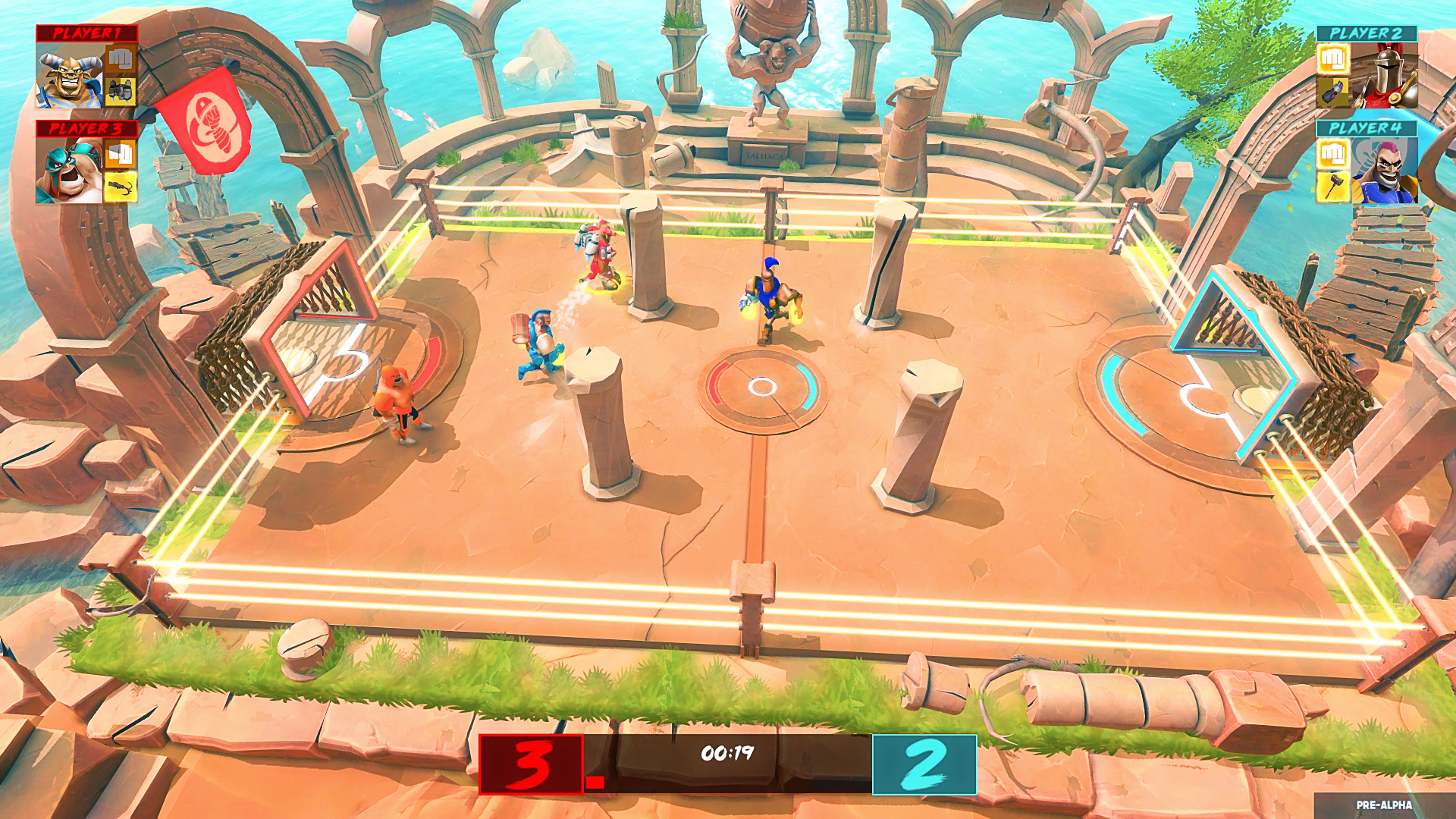
Task: Select Player 1's fist punch ability icon
Action: 121,61
